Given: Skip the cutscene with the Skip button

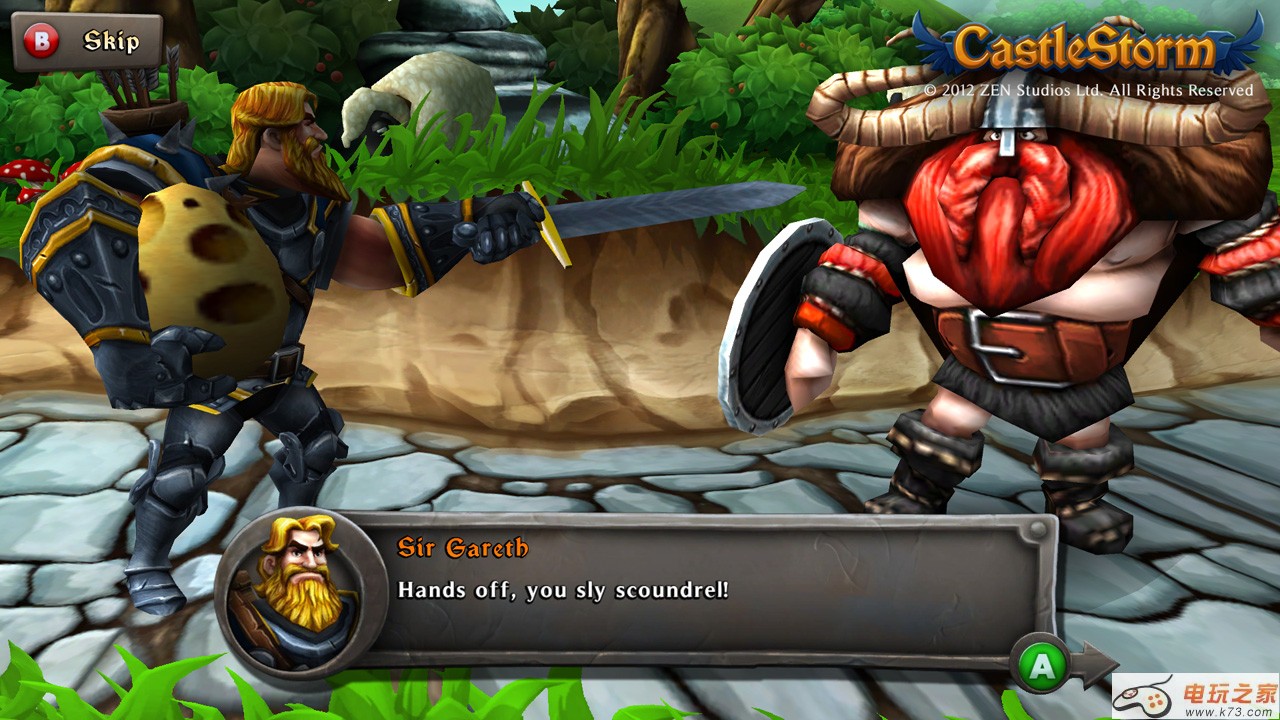Looking at the screenshot, I should (x=87, y=42).
